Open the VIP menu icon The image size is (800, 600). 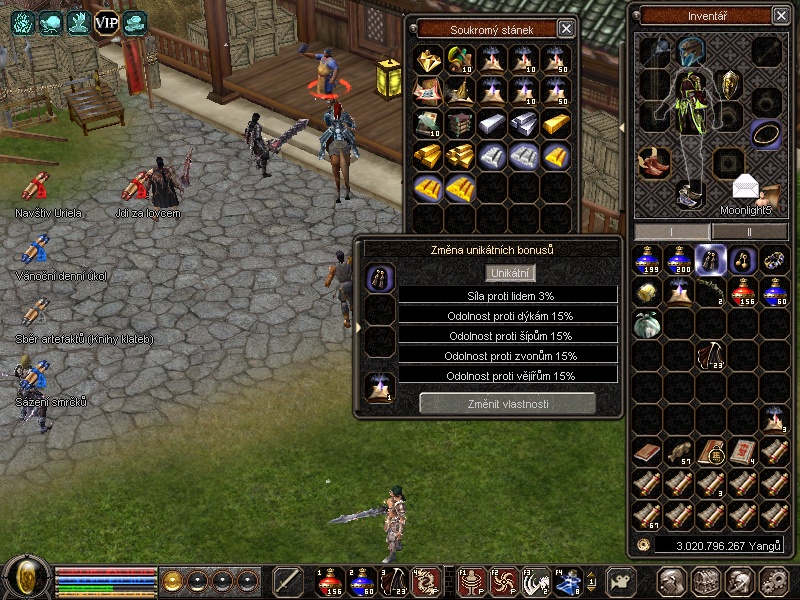[106, 22]
